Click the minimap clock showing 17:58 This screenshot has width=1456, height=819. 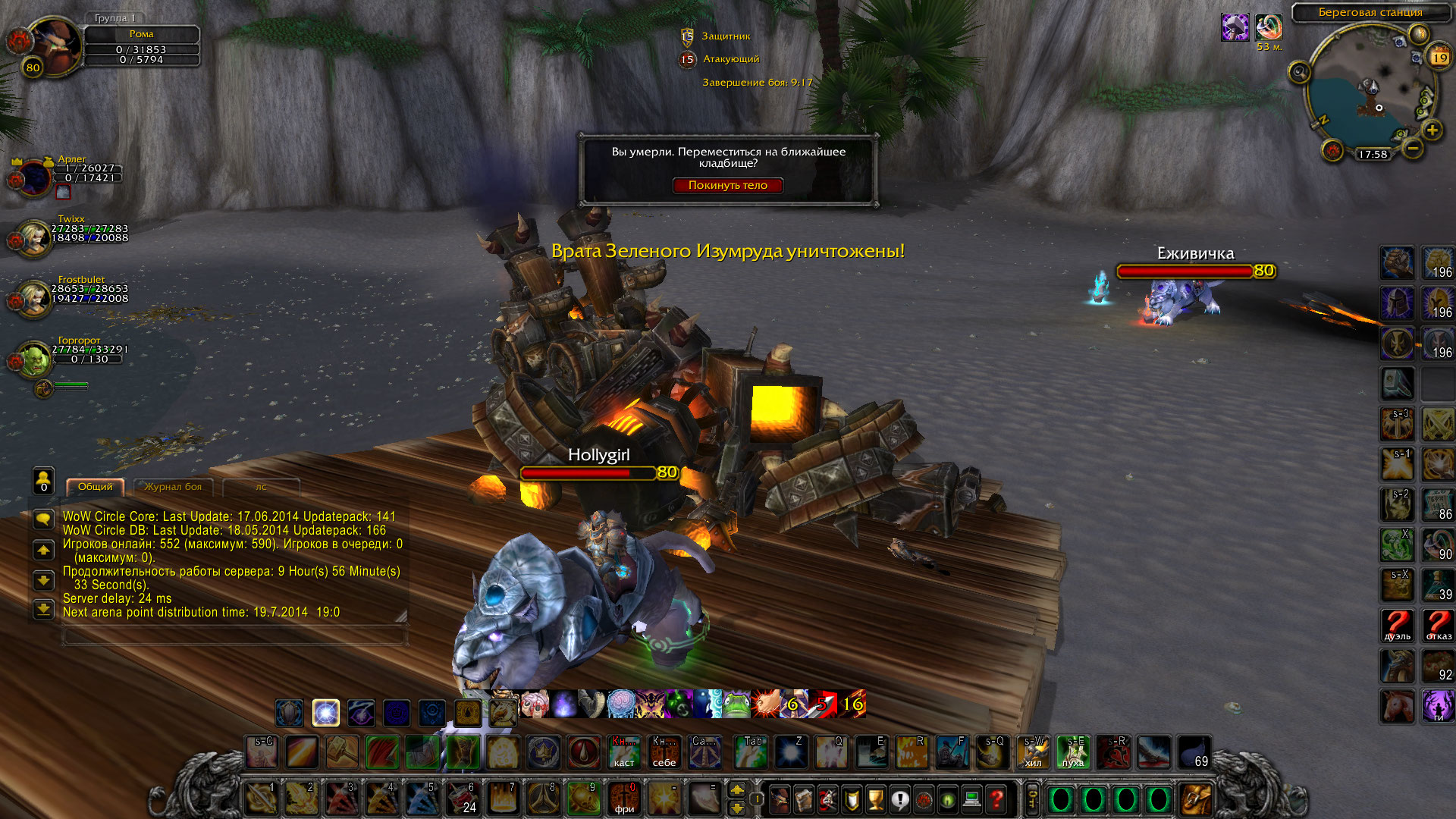pyautogui.click(x=1373, y=154)
